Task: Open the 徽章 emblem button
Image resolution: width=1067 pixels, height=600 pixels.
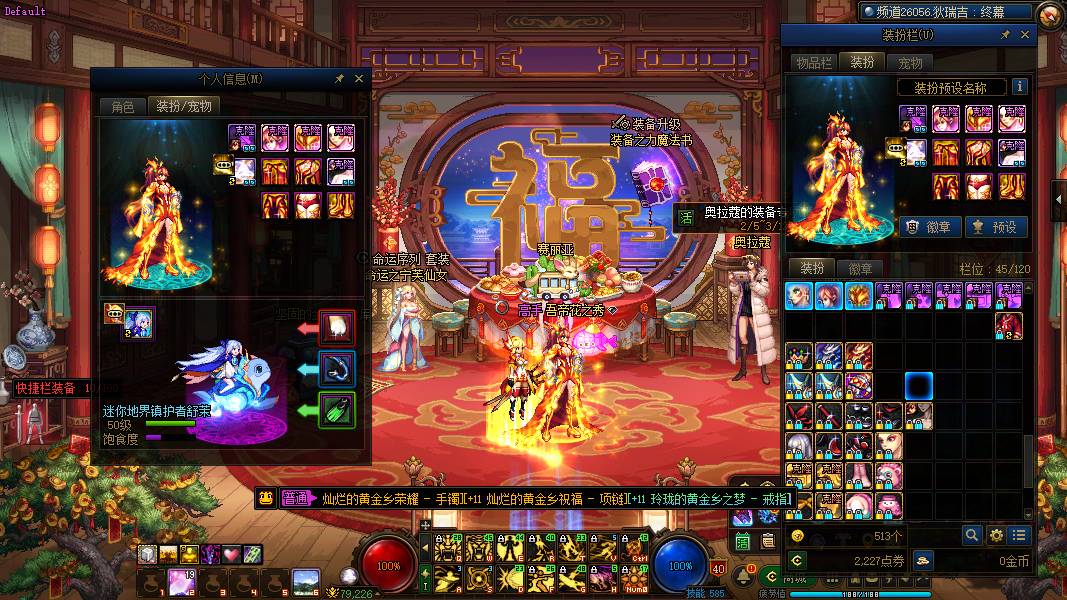Action: (926, 227)
